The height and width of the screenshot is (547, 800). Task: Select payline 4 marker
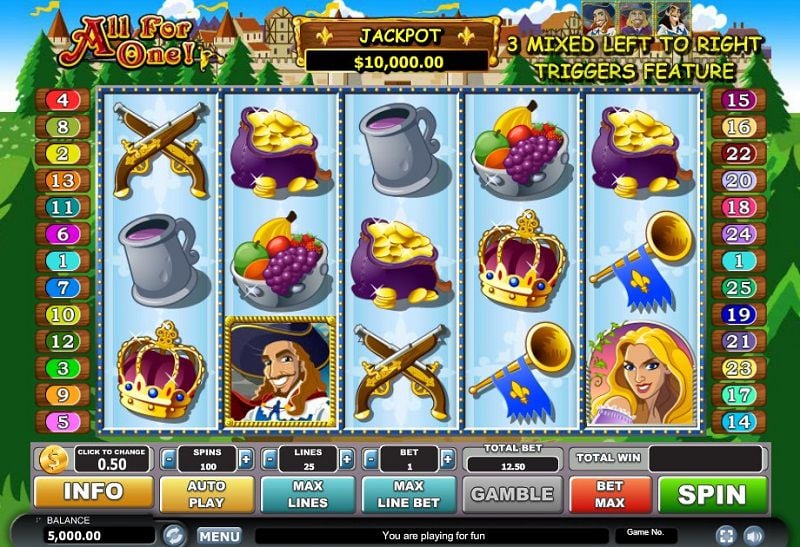pyautogui.click(x=62, y=100)
